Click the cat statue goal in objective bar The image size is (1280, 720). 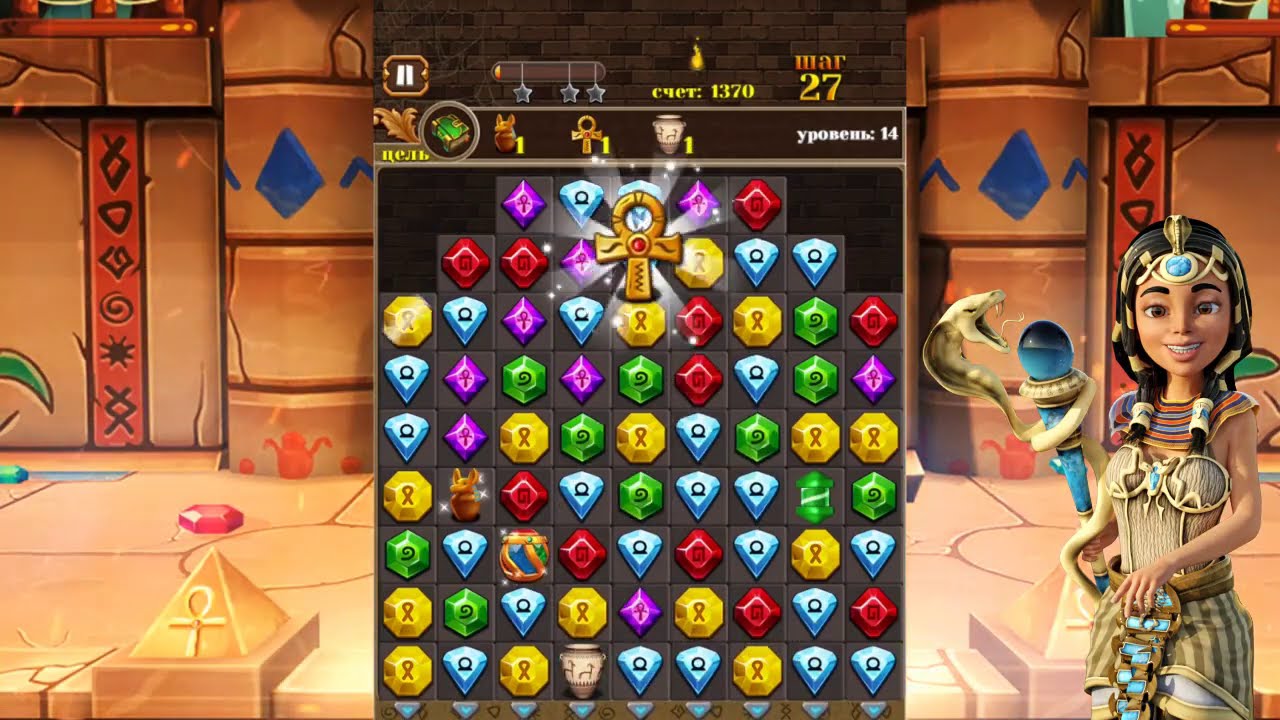508,134
